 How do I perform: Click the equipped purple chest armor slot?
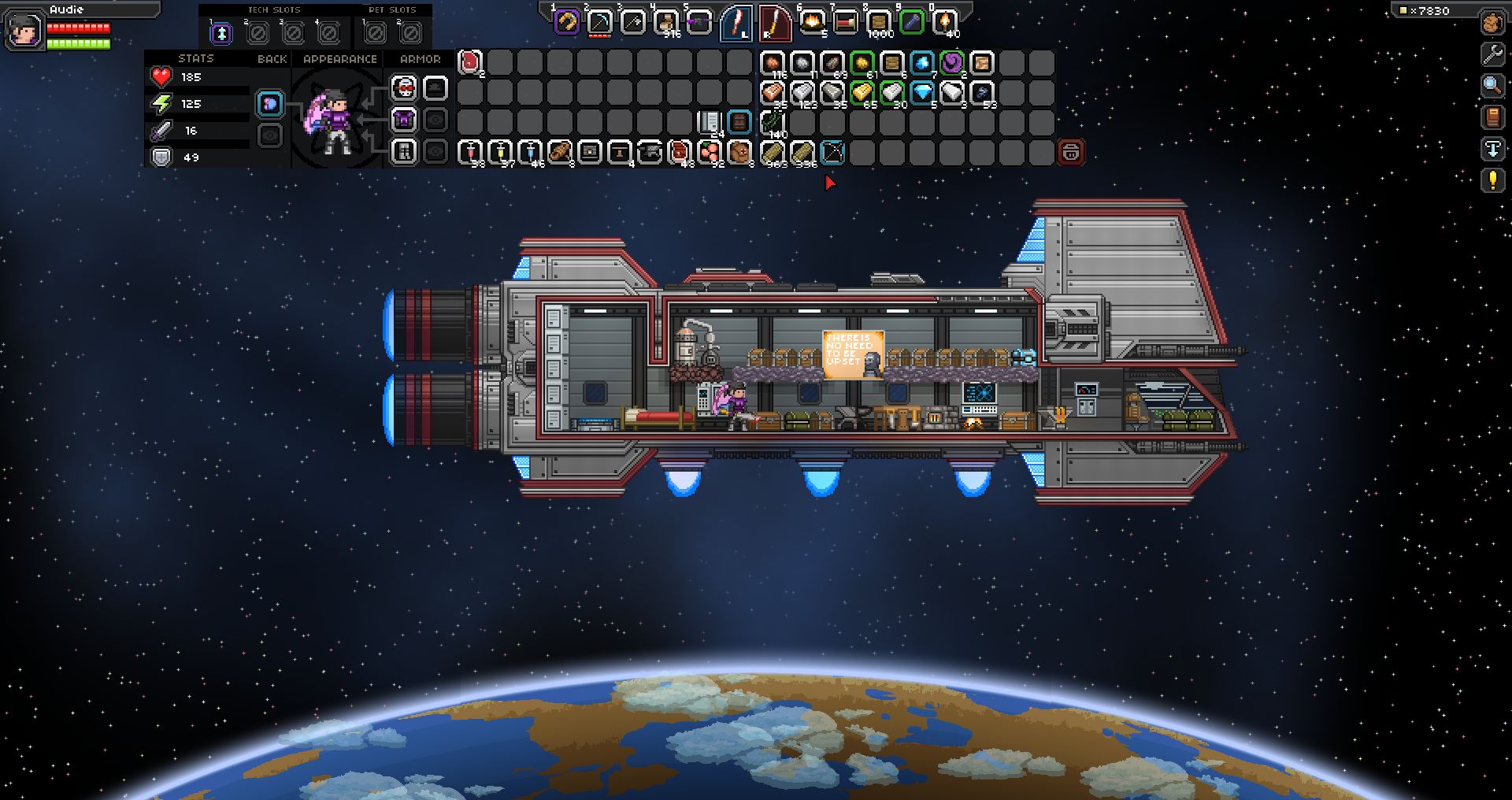click(x=404, y=120)
